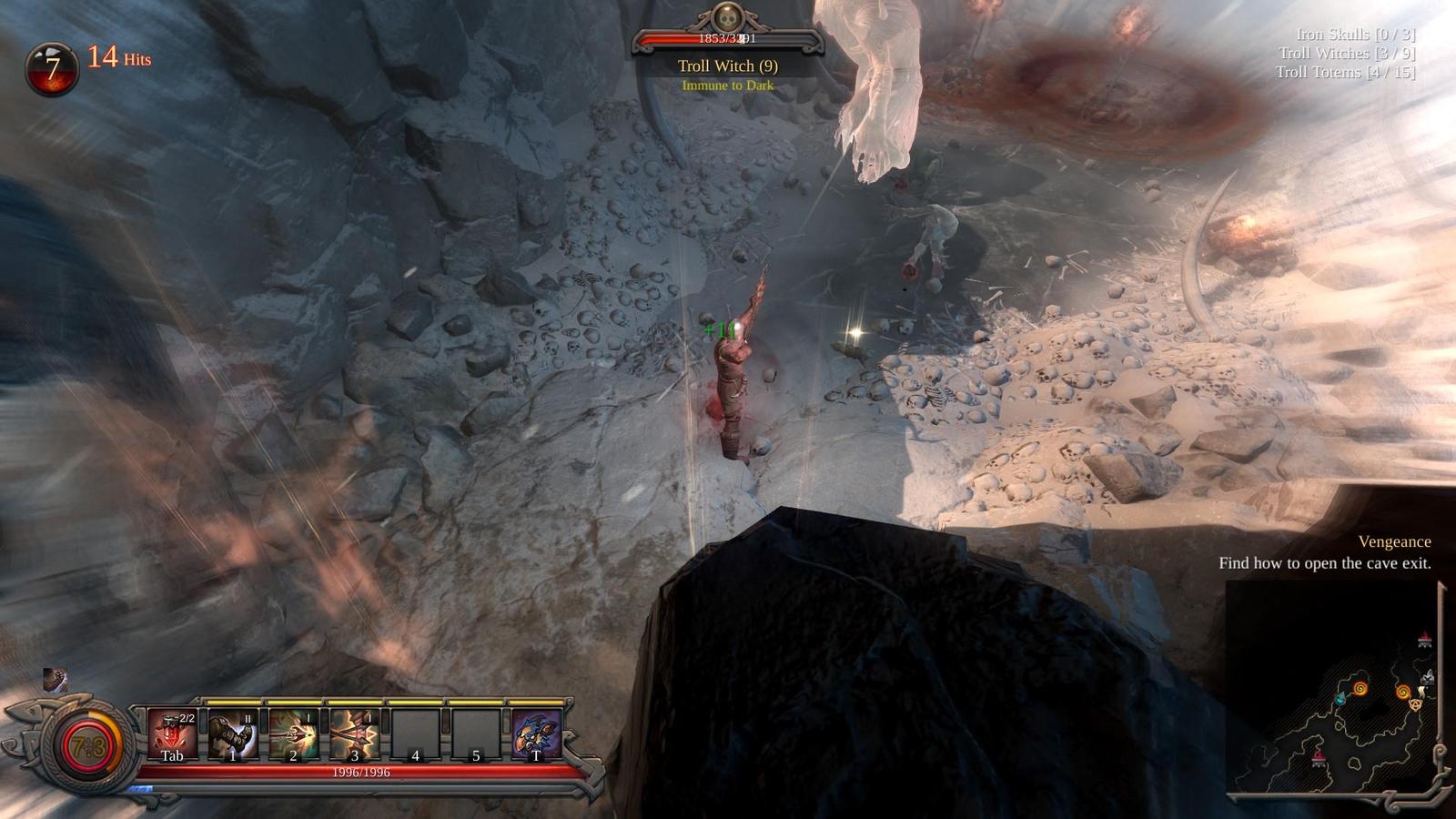Select the Iron Skulls objective entry
The width and height of the screenshot is (1456, 819).
point(1355,35)
